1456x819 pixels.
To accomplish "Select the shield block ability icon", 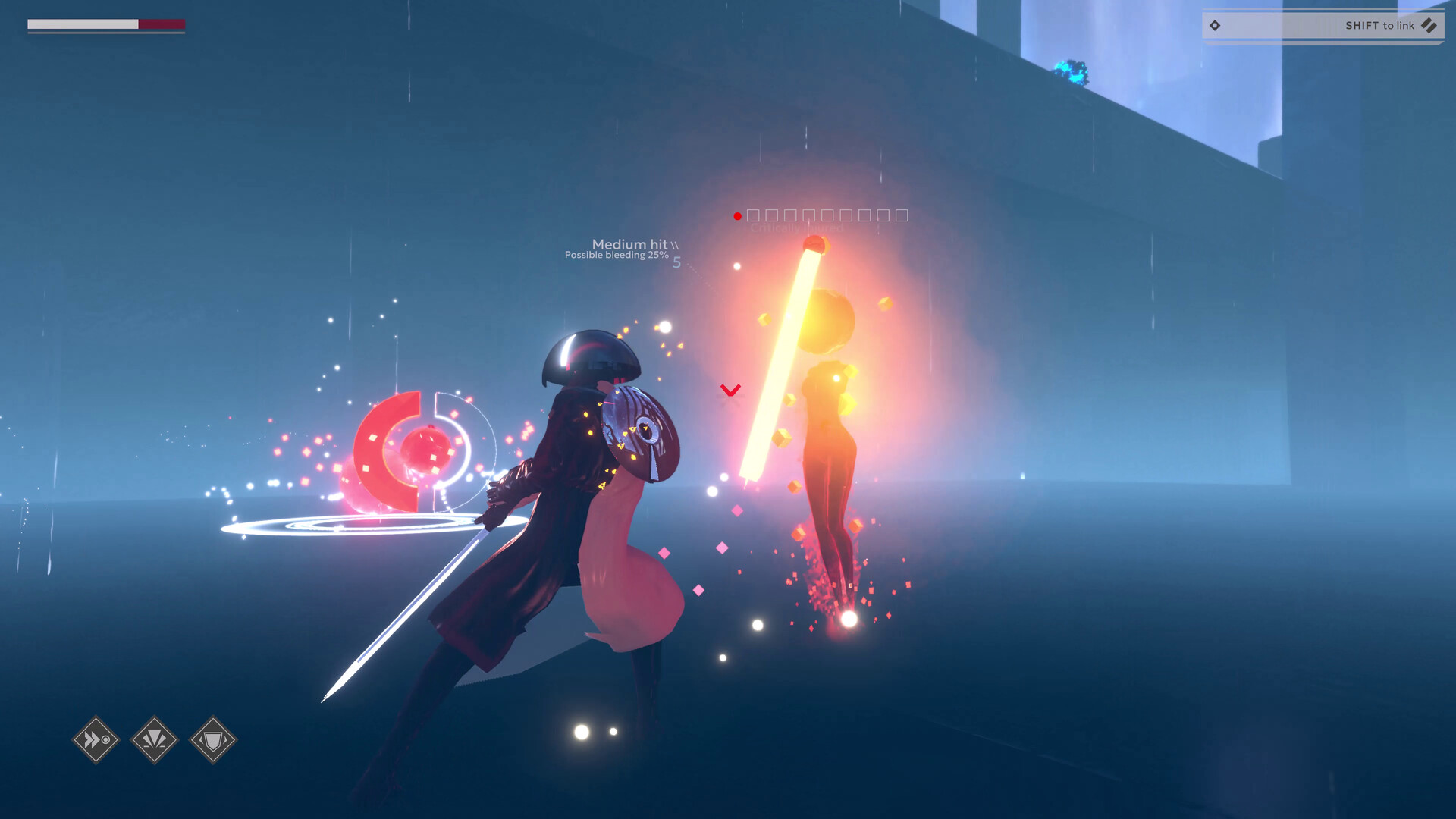I will tap(212, 739).
